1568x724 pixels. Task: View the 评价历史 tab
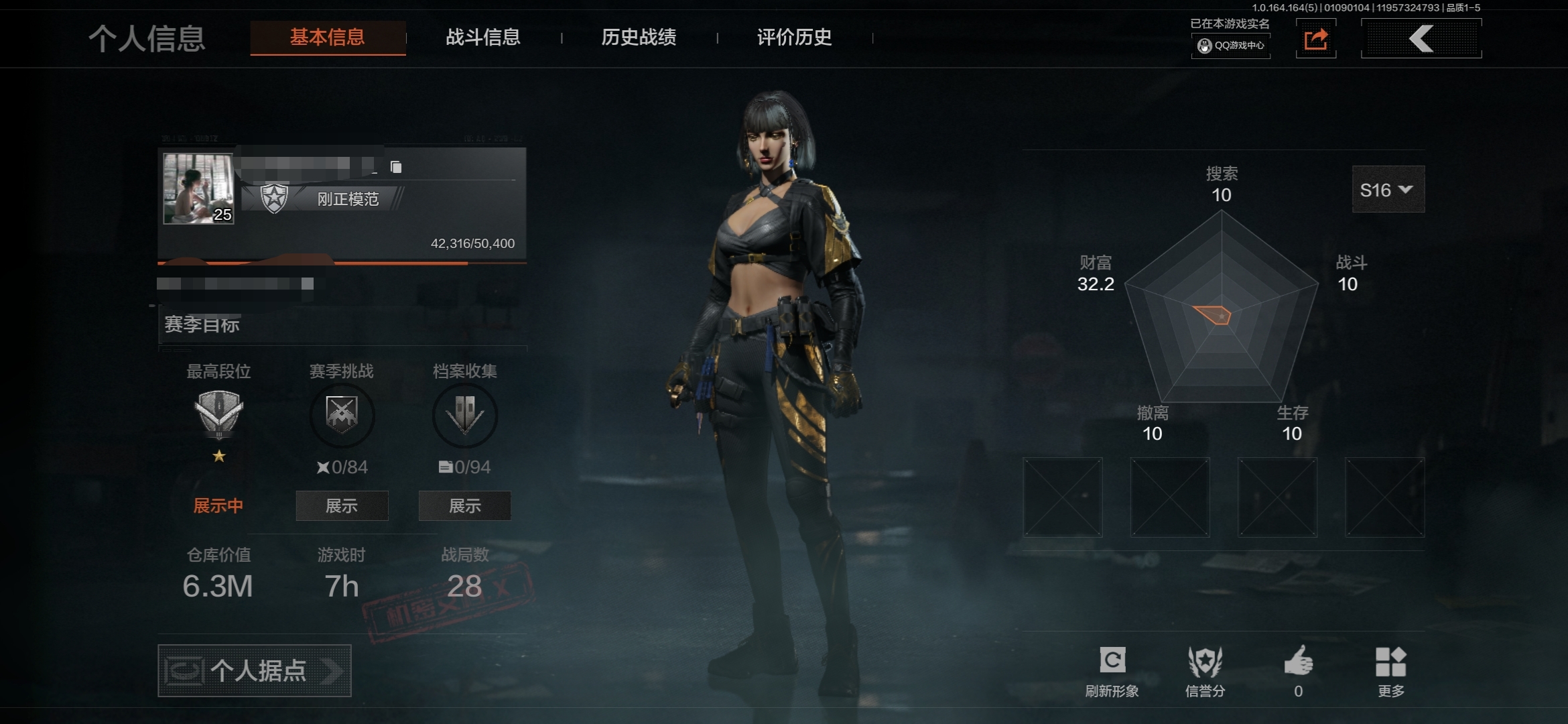click(x=794, y=38)
